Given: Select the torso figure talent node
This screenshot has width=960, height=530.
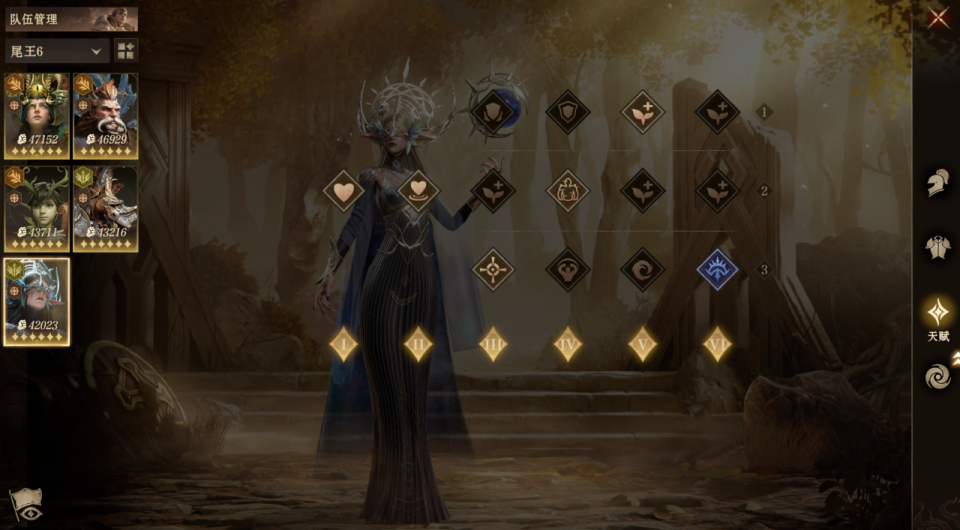Looking at the screenshot, I should click(567, 190).
